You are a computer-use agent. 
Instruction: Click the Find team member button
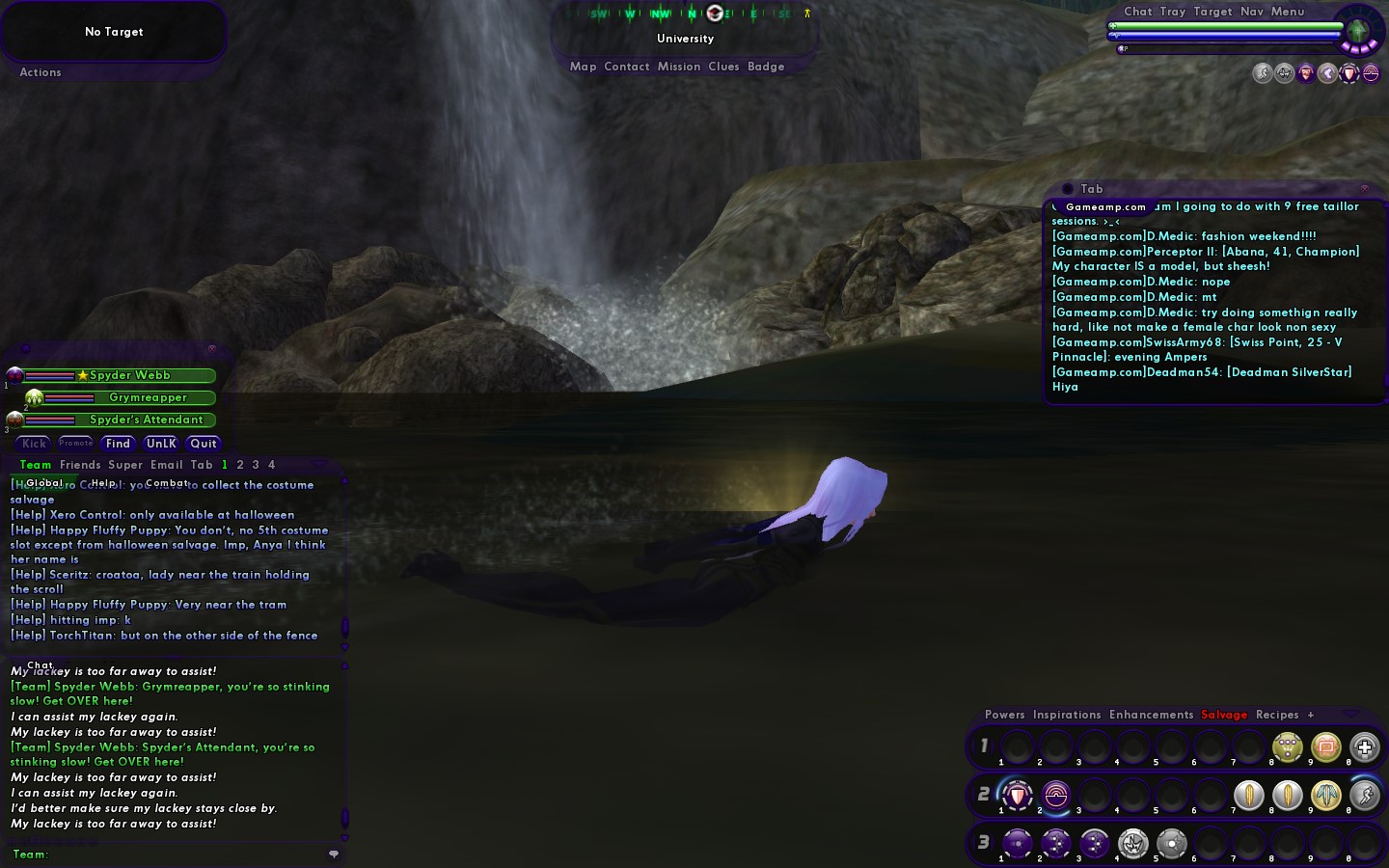coord(118,444)
